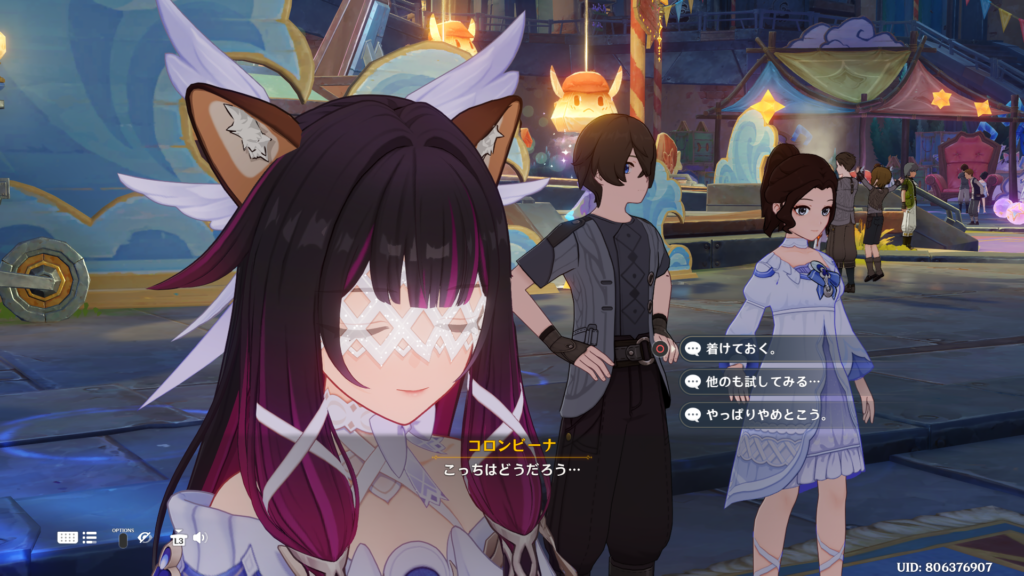Open the dialogue log list icon

[x=90, y=538]
